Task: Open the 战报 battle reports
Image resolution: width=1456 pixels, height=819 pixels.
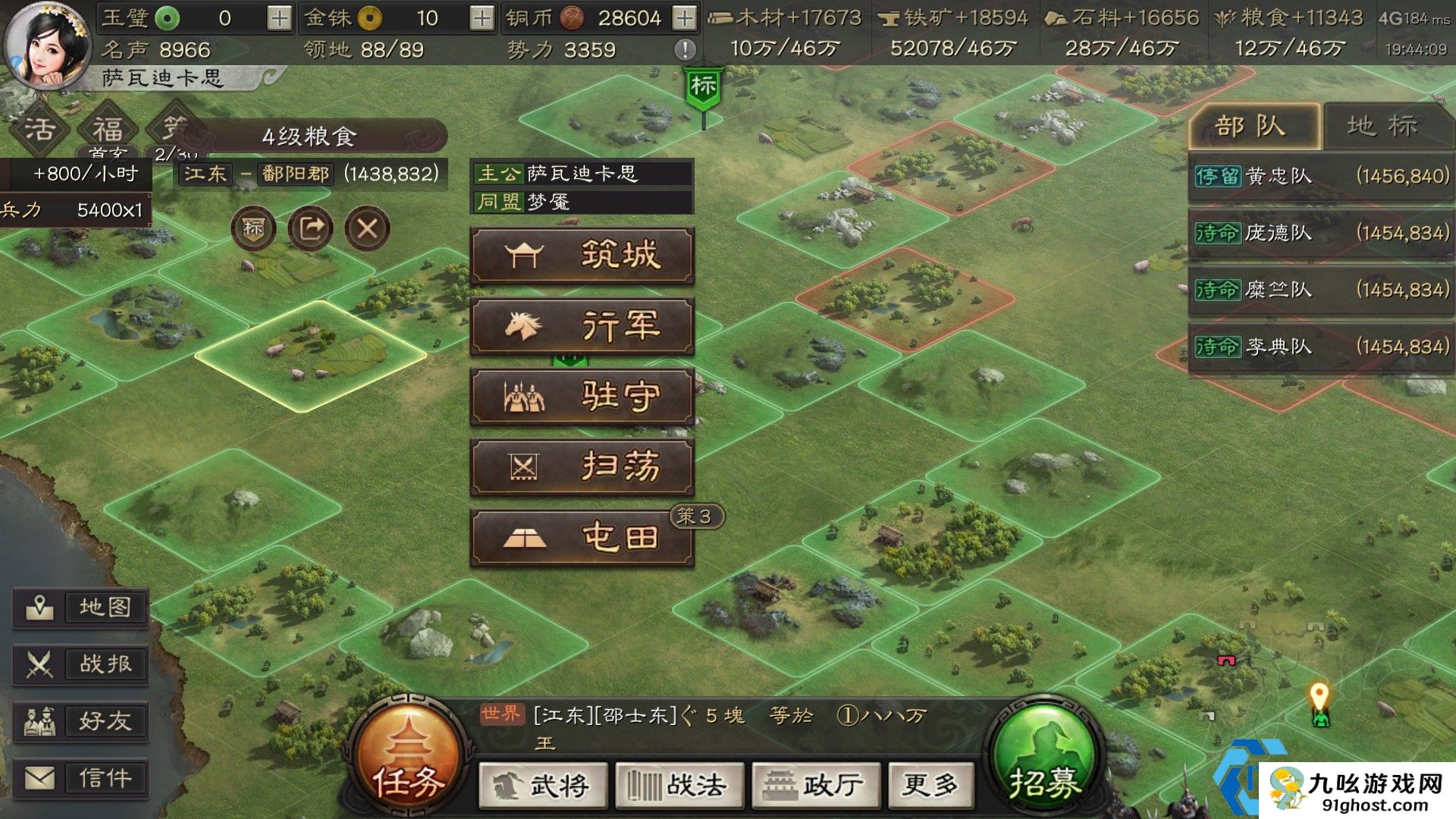Action: [x=81, y=664]
